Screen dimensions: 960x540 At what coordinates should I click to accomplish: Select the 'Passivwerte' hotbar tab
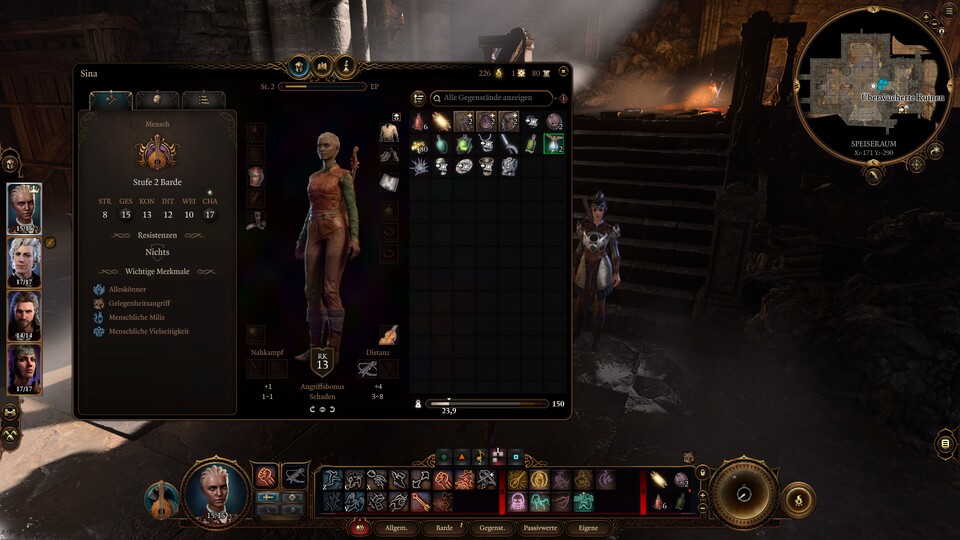(x=540, y=528)
